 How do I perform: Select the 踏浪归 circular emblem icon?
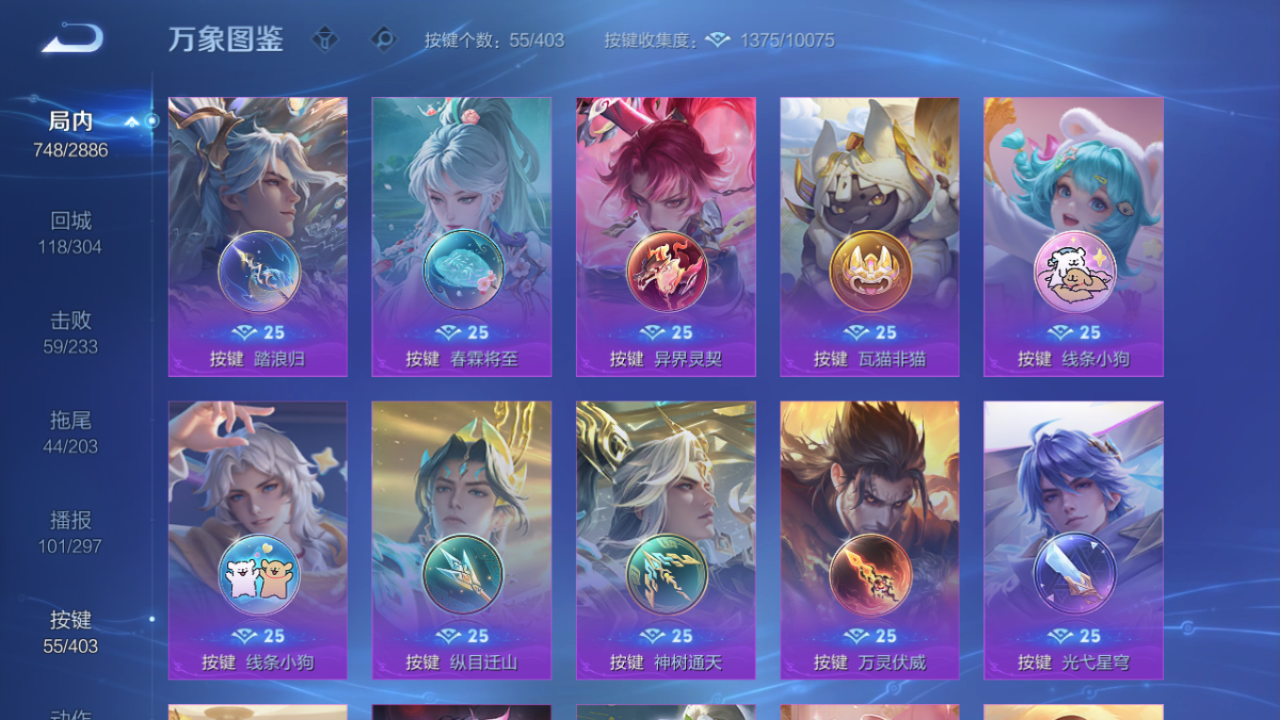257,273
